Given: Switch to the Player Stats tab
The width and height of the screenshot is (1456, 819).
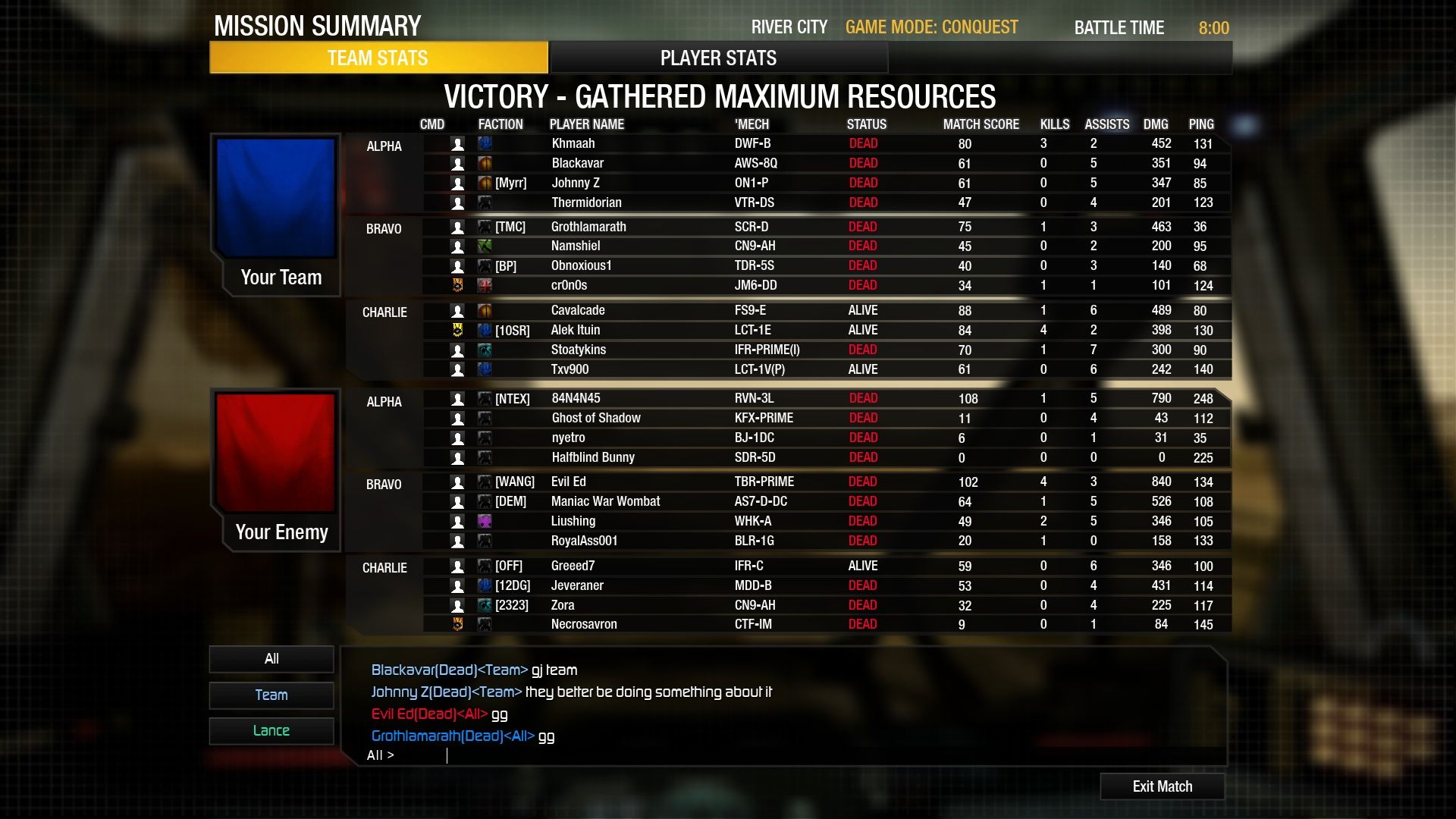Looking at the screenshot, I should pos(718,58).
